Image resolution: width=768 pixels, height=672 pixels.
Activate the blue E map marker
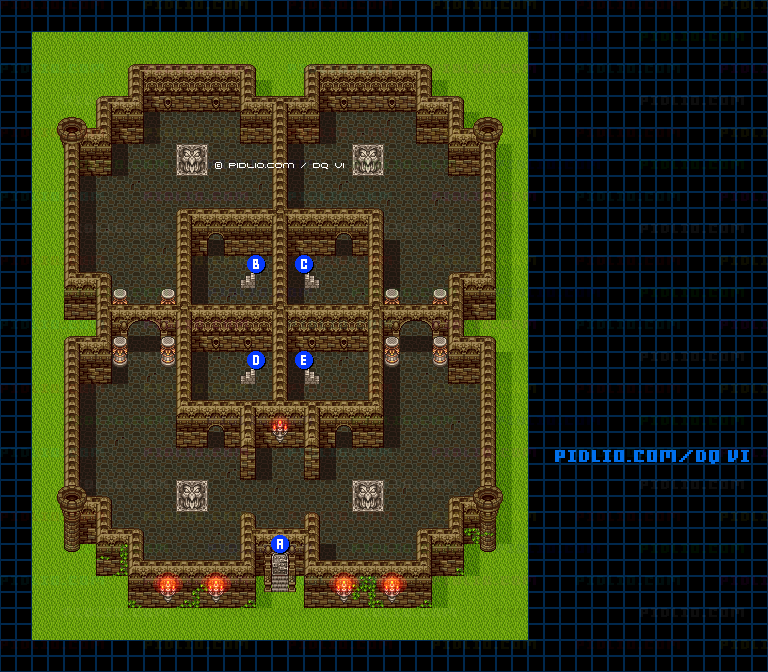click(304, 361)
